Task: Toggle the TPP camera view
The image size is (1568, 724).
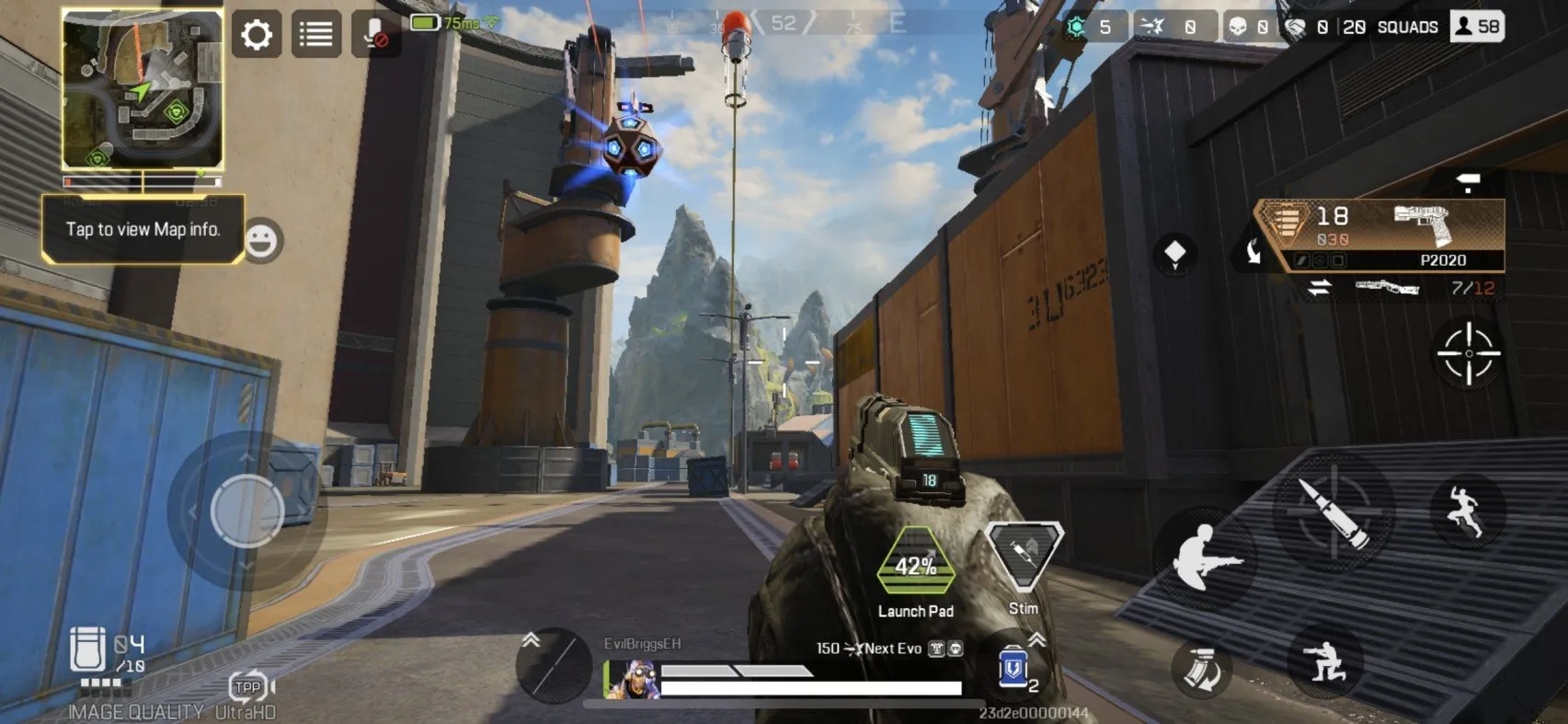Action: (249, 686)
